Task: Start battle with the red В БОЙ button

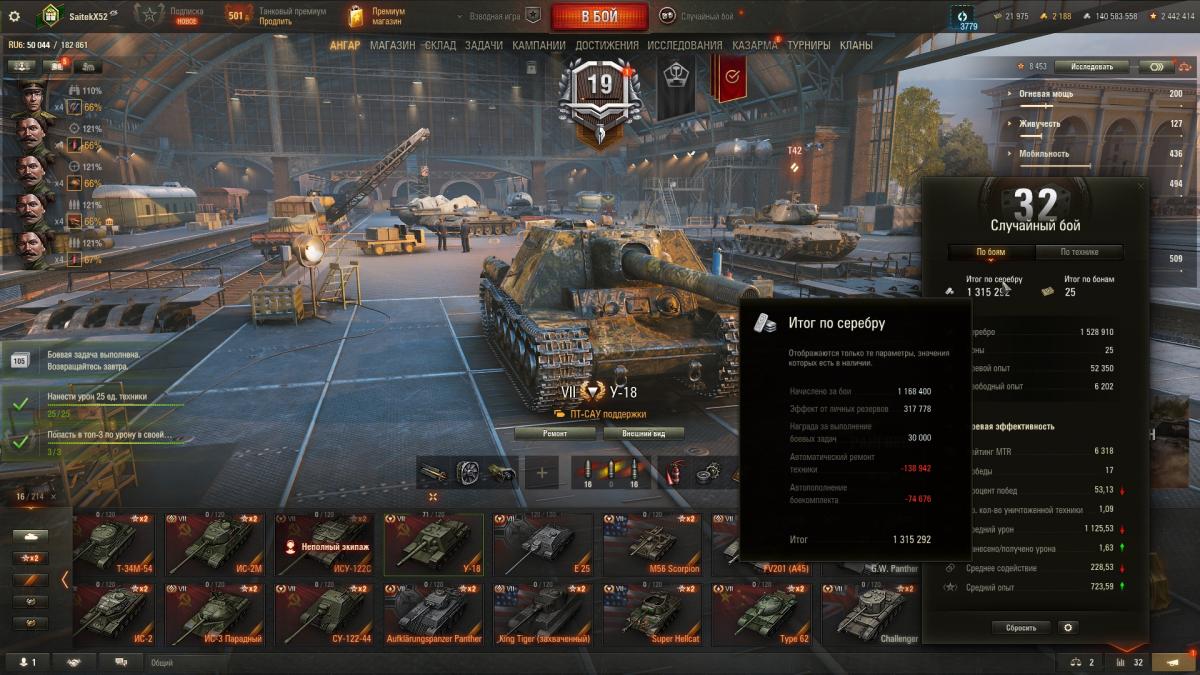Action: (x=600, y=16)
